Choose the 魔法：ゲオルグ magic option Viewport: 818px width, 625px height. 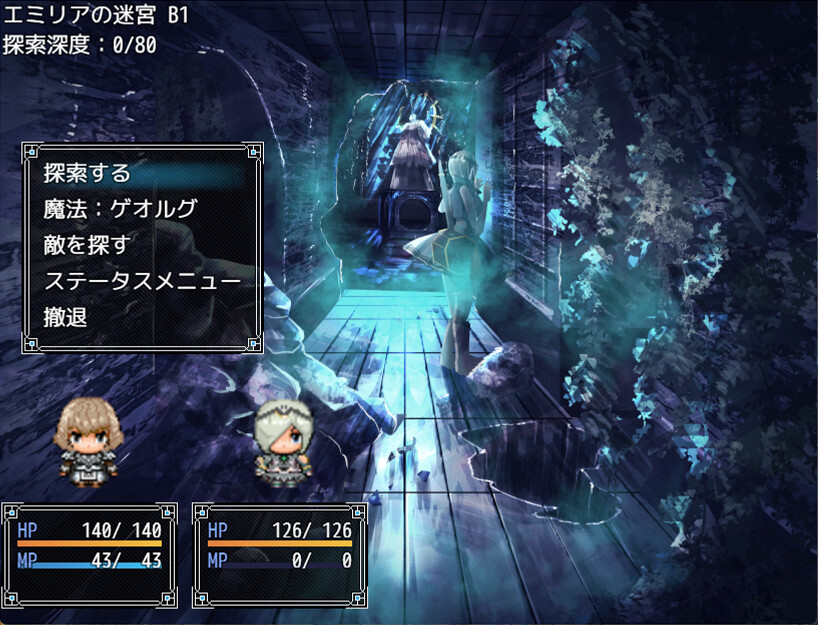point(120,209)
